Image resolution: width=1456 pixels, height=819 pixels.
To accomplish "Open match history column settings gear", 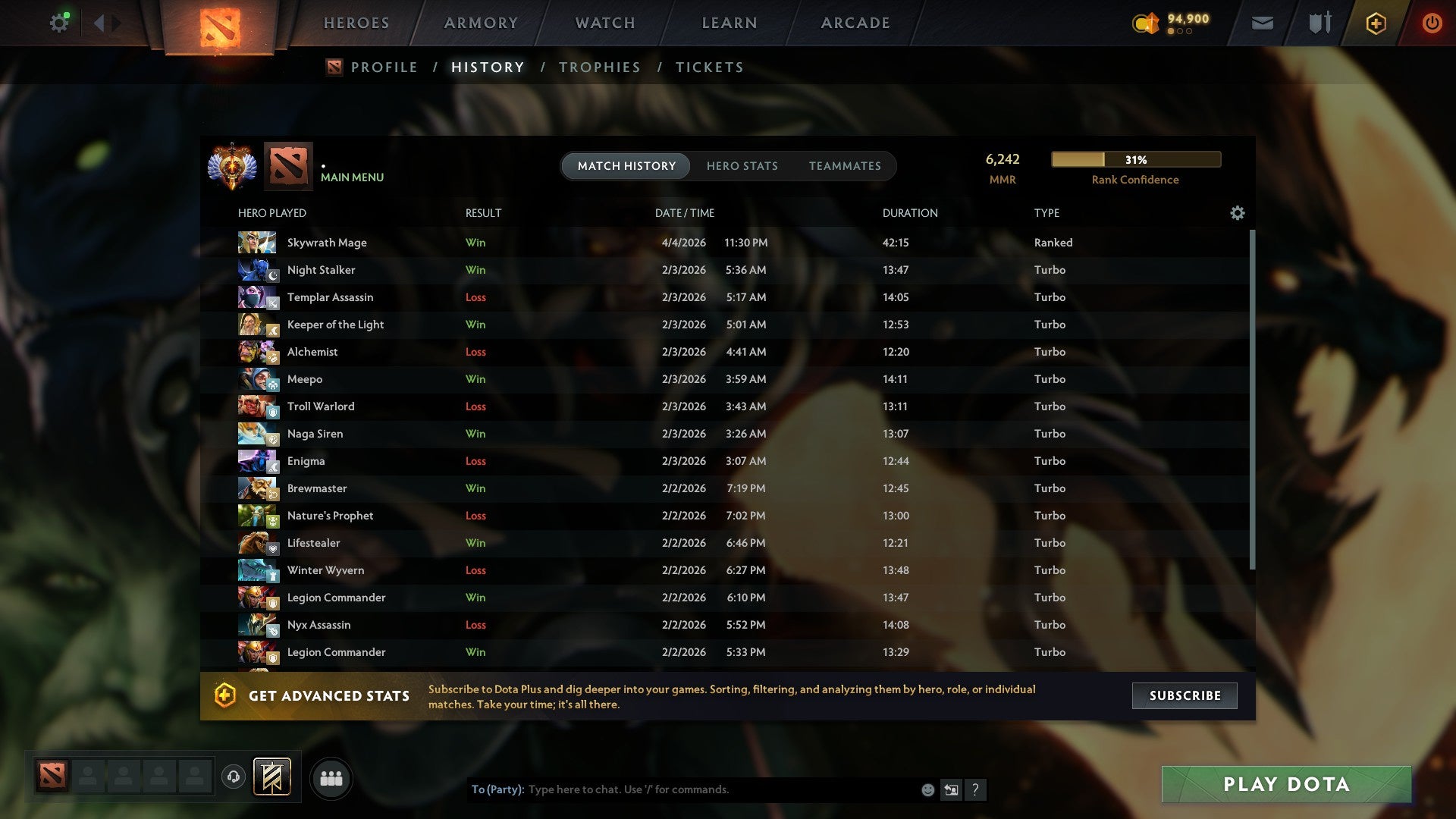I will click(x=1237, y=213).
